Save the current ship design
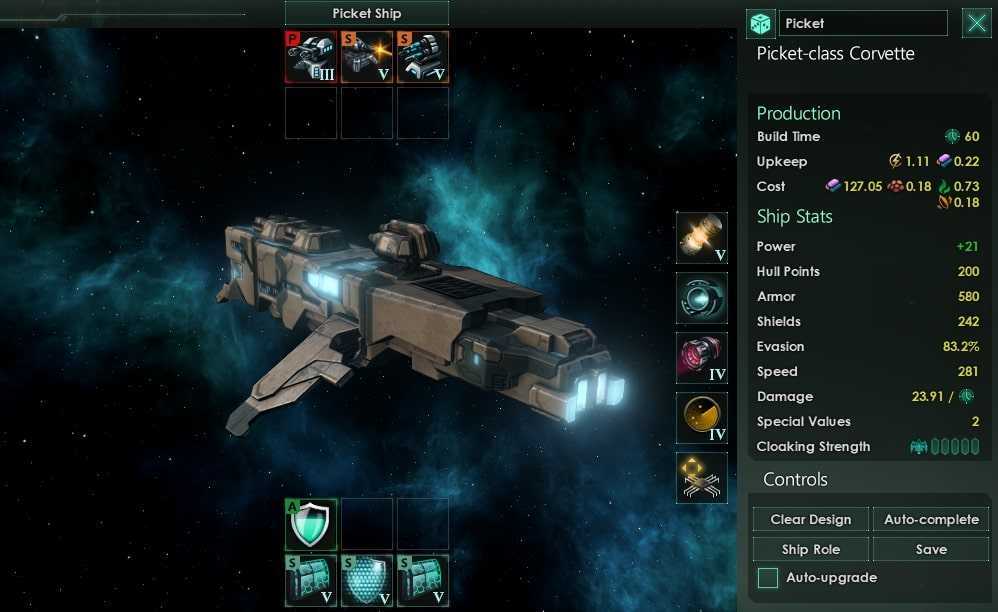Screen dimensions: 998x612 point(930,549)
